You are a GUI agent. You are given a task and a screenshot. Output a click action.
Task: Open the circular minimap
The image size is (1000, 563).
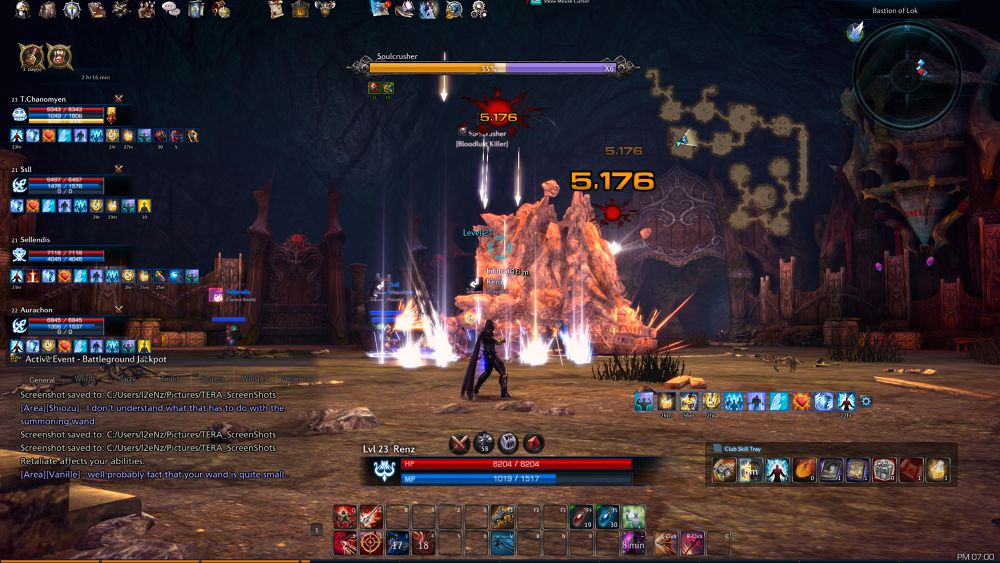pos(907,73)
